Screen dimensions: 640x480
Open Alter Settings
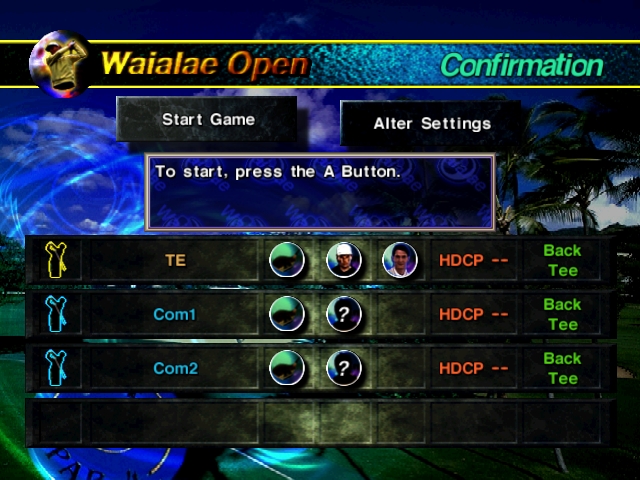(x=432, y=124)
